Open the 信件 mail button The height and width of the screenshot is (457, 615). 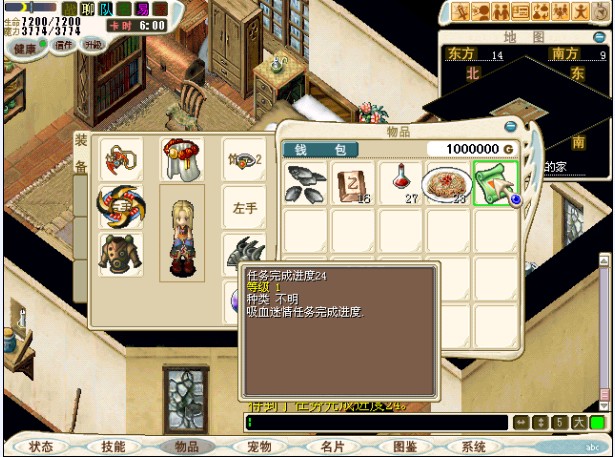(x=65, y=45)
